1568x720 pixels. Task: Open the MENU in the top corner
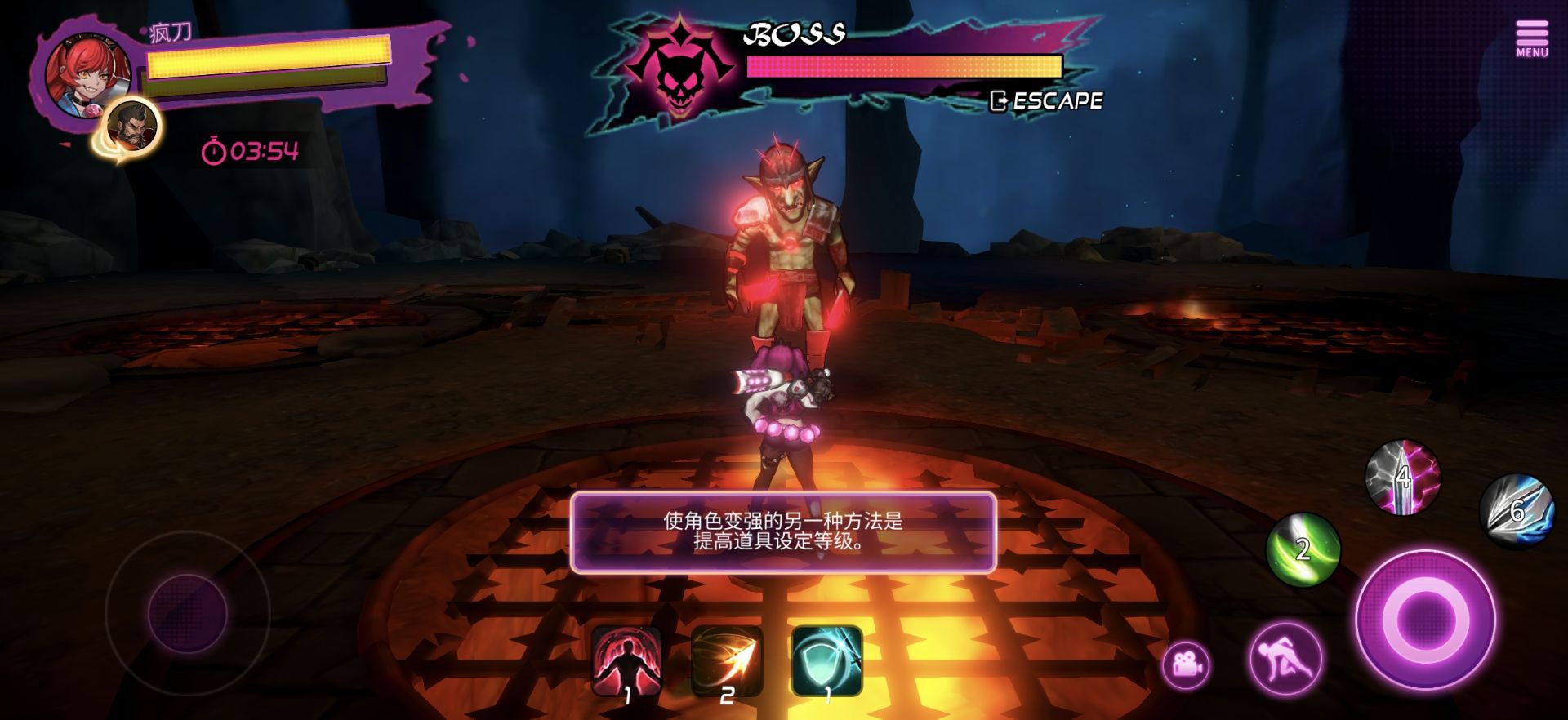coord(1532,39)
